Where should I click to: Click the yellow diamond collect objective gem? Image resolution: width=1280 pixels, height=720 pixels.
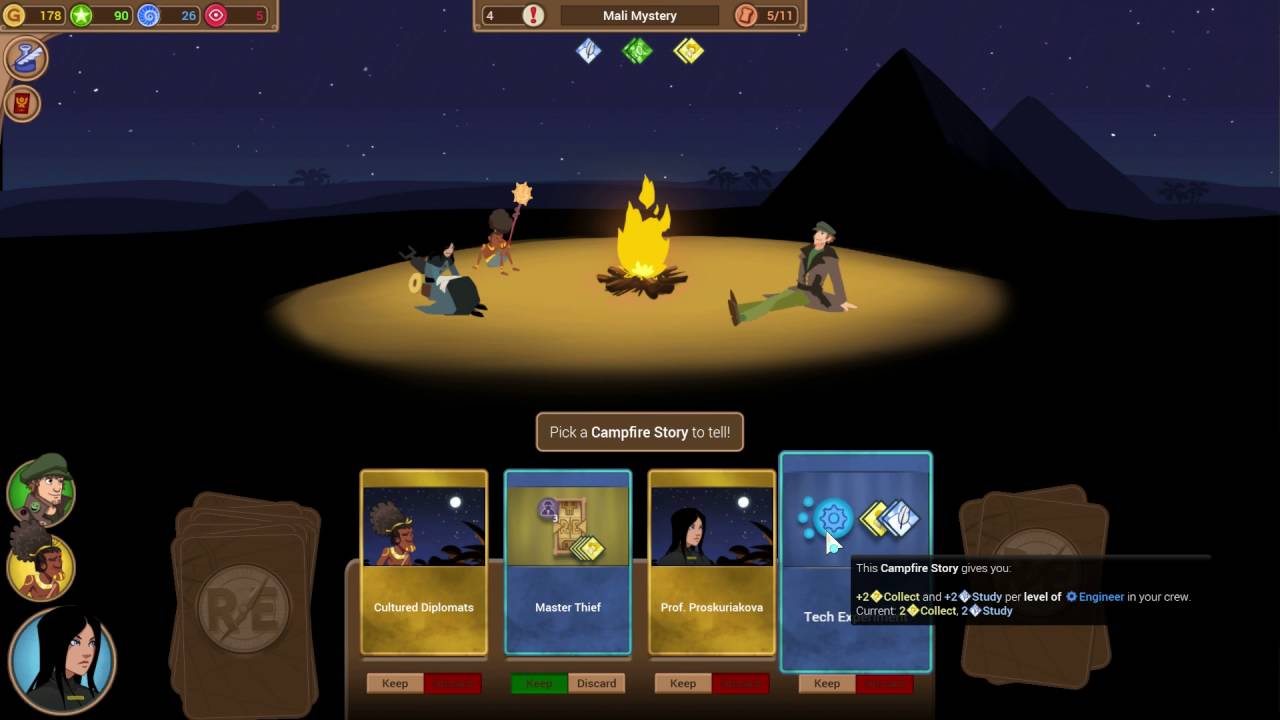[688, 50]
